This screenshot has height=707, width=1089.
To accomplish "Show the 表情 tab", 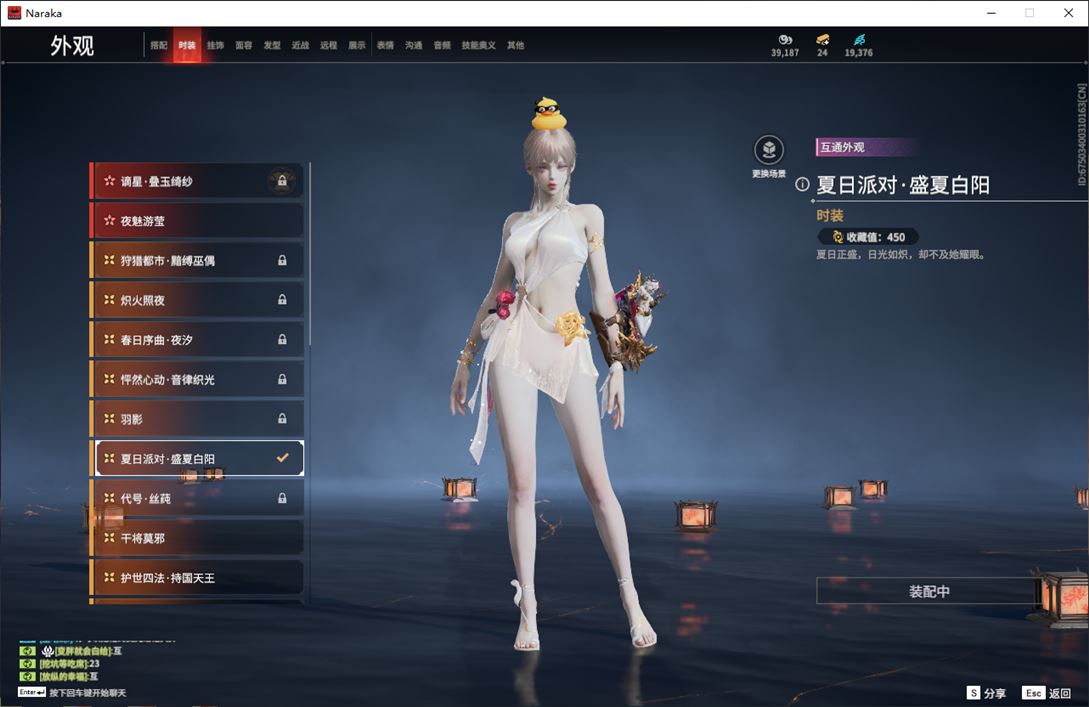I will point(385,46).
